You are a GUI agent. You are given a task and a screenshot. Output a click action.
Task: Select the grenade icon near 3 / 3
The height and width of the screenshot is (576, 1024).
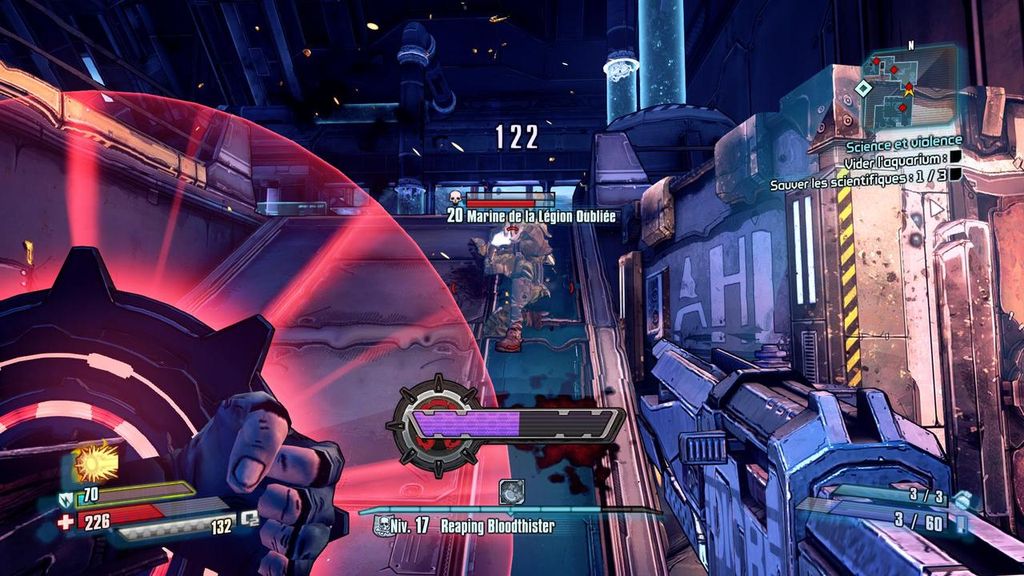pyautogui.click(x=961, y=499)
